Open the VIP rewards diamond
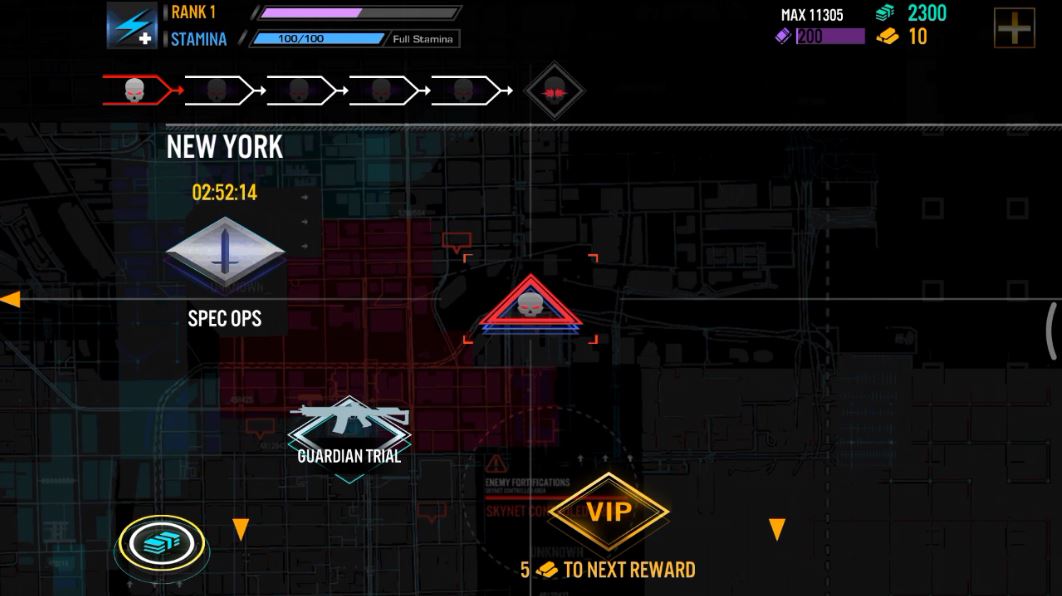This screenshot has height=596, width=1062. click(x=608, y=512)
